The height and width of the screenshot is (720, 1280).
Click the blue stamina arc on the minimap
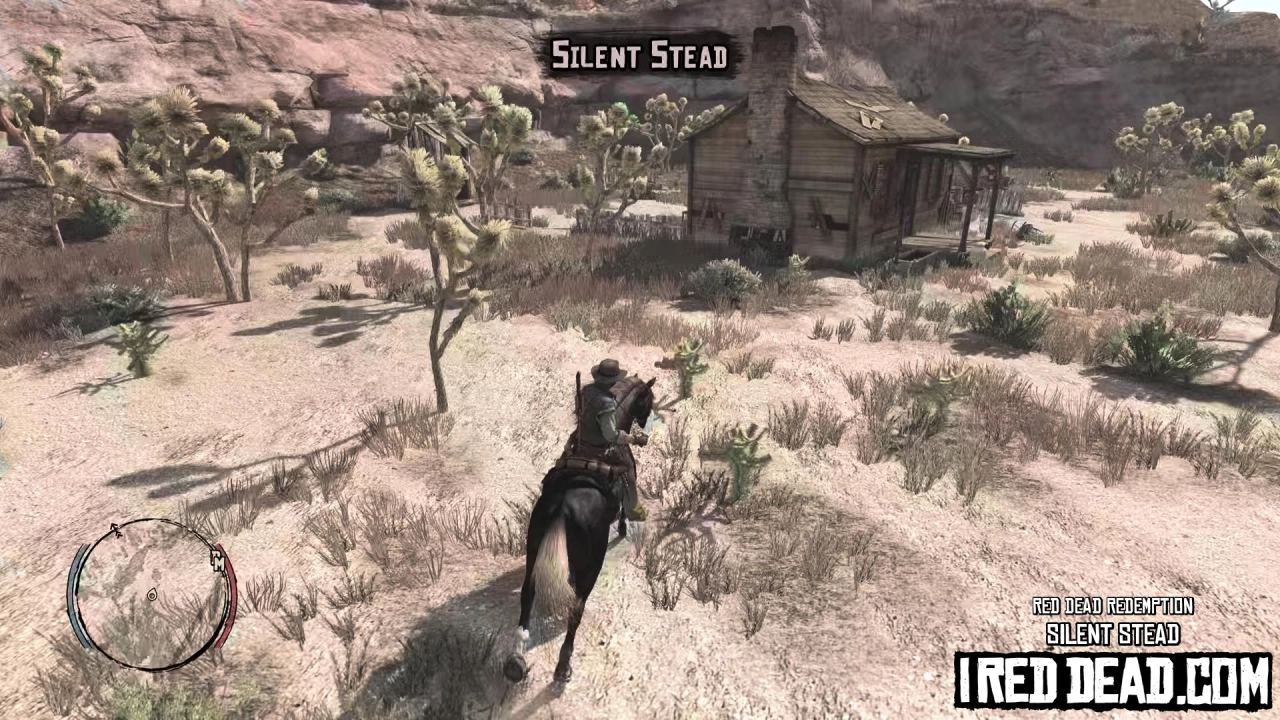[78, 595]
